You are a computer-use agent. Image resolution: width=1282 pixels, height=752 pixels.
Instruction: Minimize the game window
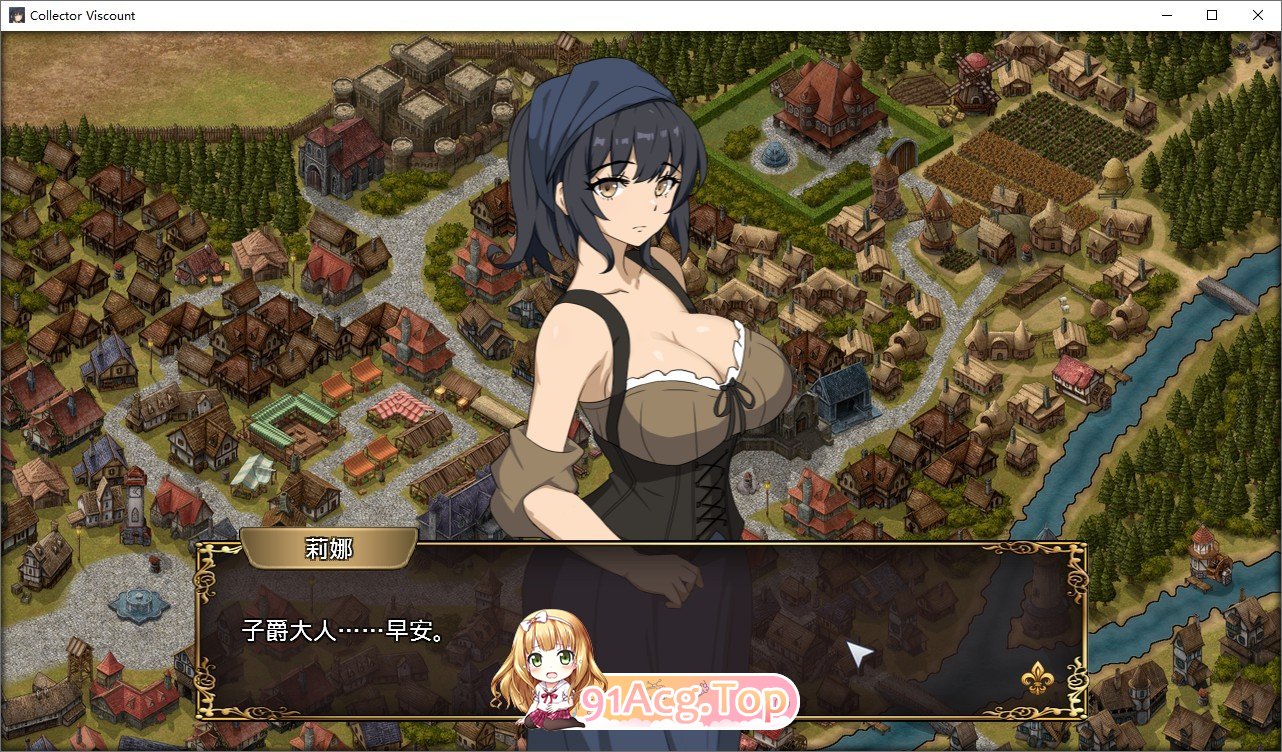click(1166, 15)
